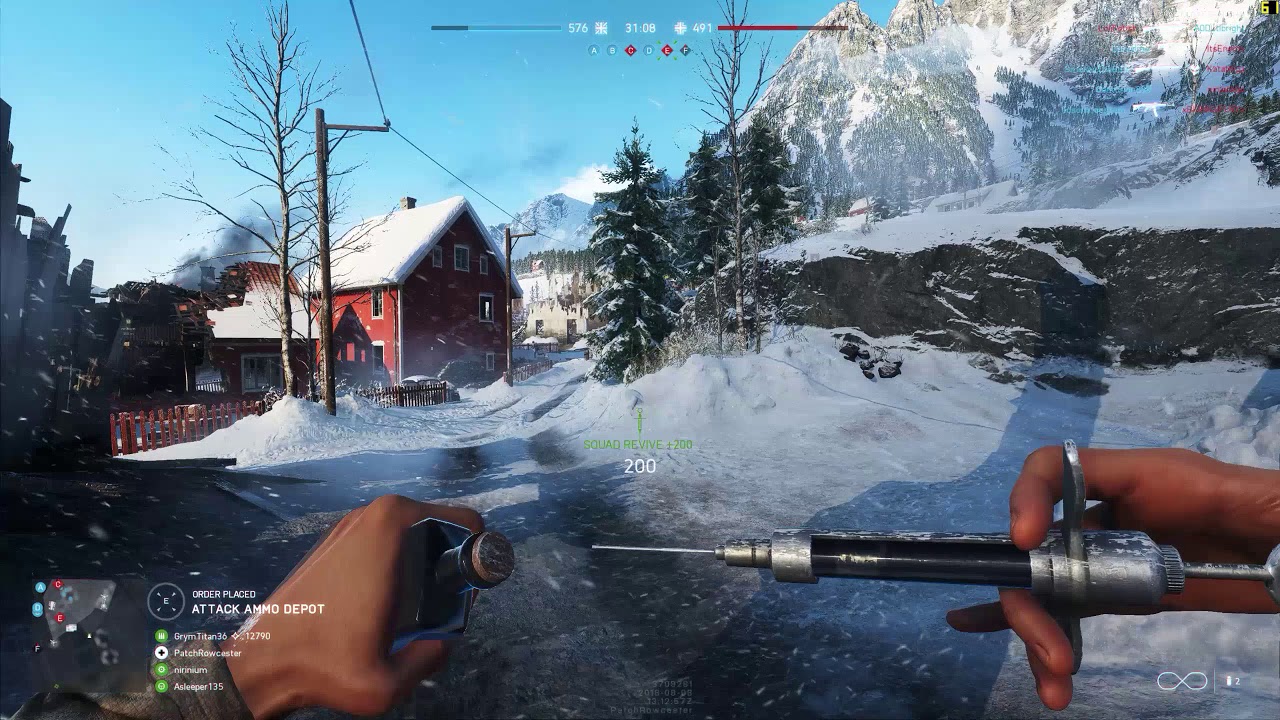Select nirinium's recon class icon
The width and height of the screenshot is (1280, 720).
tap(162, 668)
